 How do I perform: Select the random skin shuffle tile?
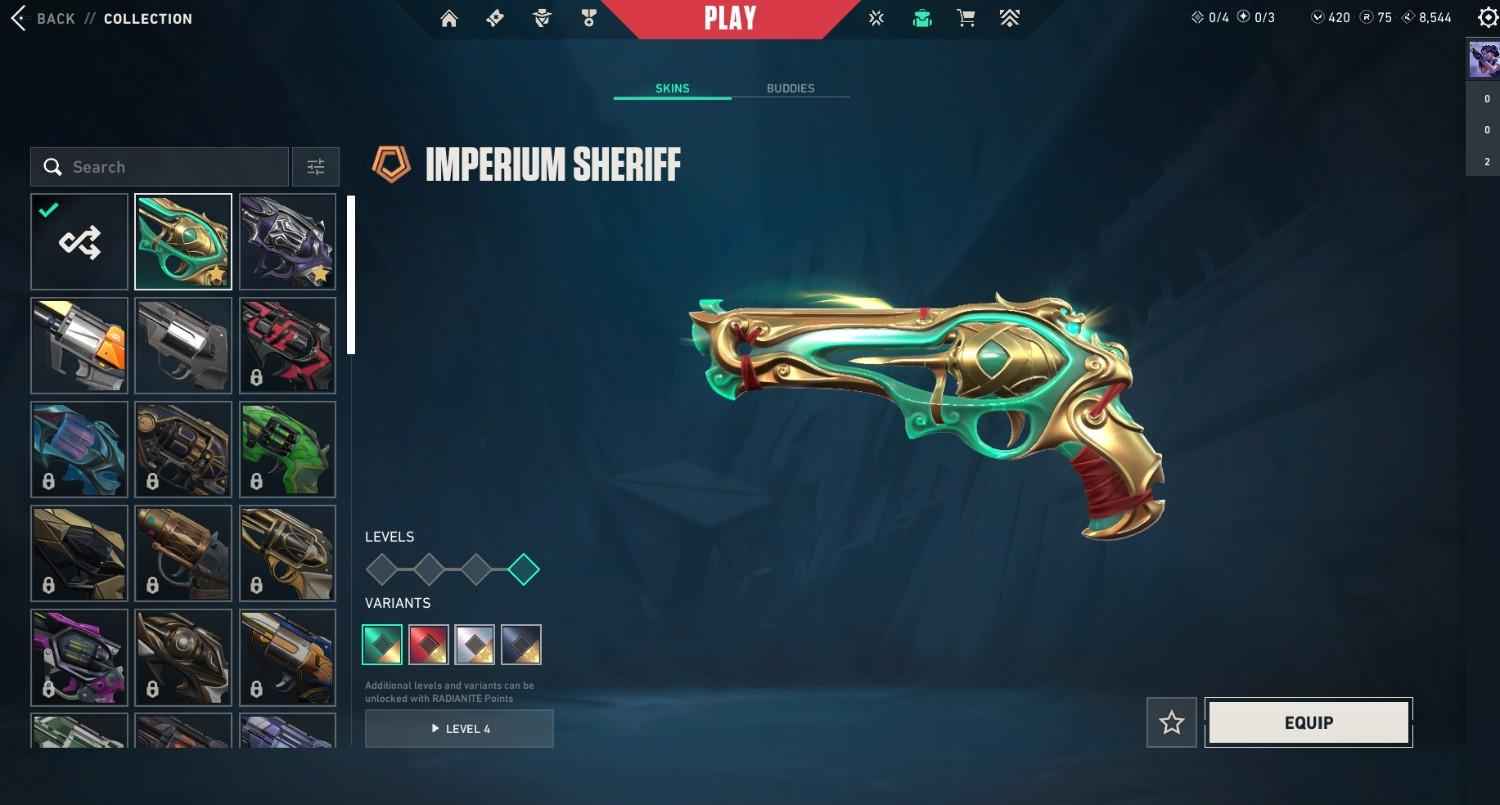pos(80,242)
